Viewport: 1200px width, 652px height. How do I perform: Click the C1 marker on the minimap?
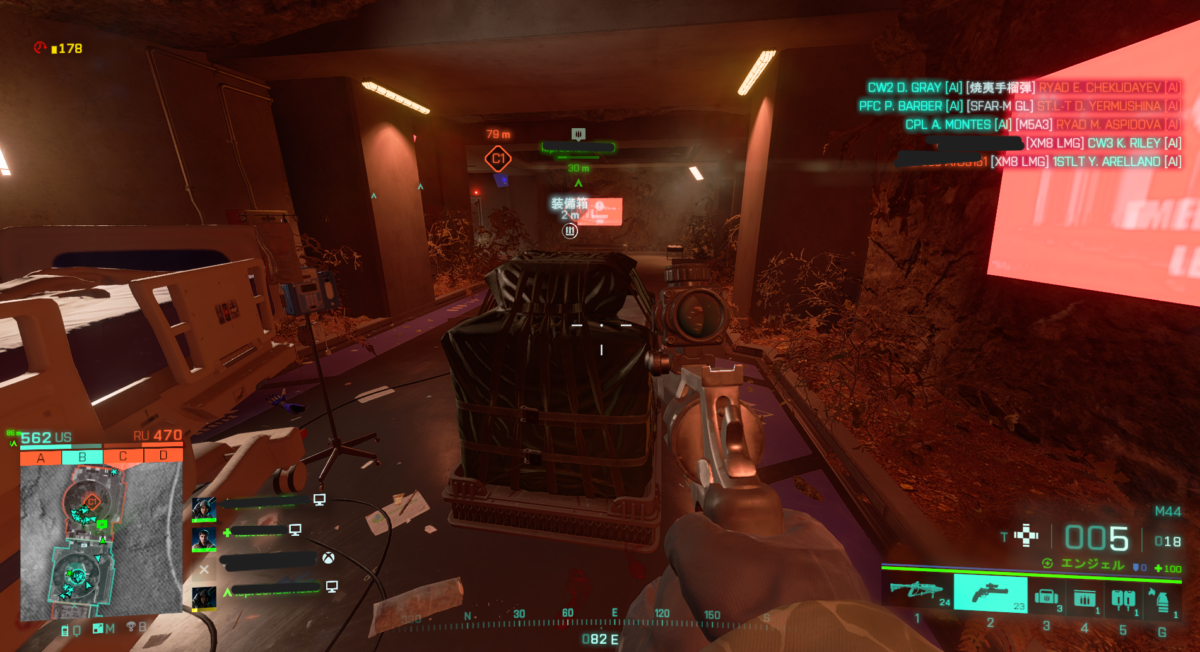(x=91, y=499)
